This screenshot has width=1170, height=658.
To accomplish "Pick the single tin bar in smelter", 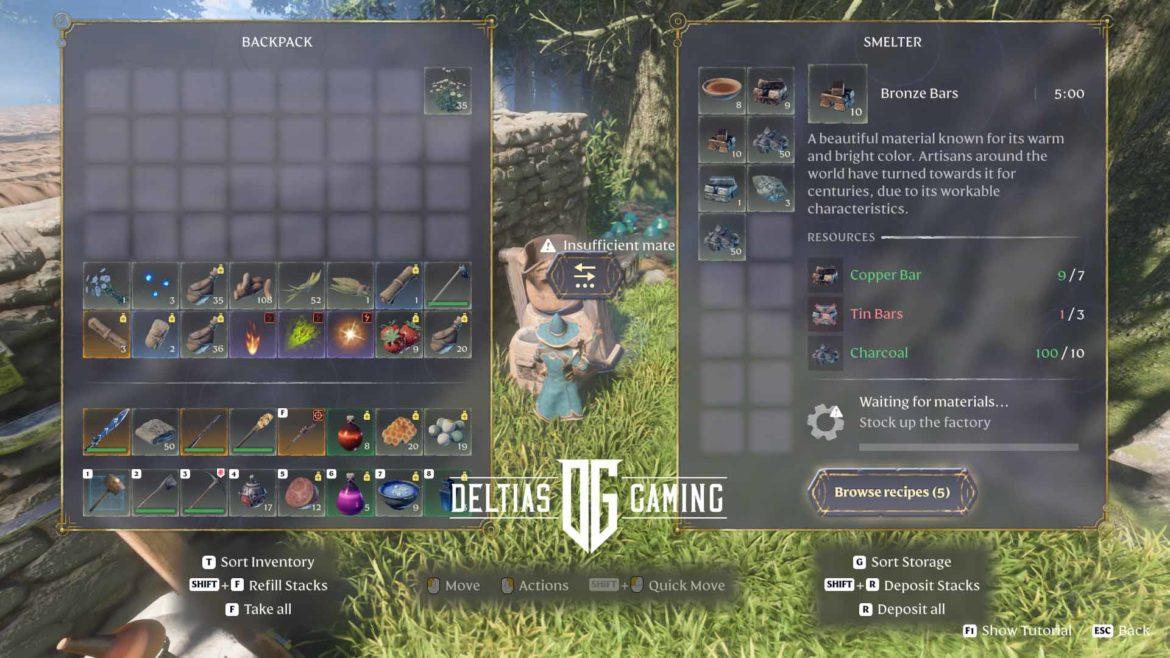I will click(722, 188).
